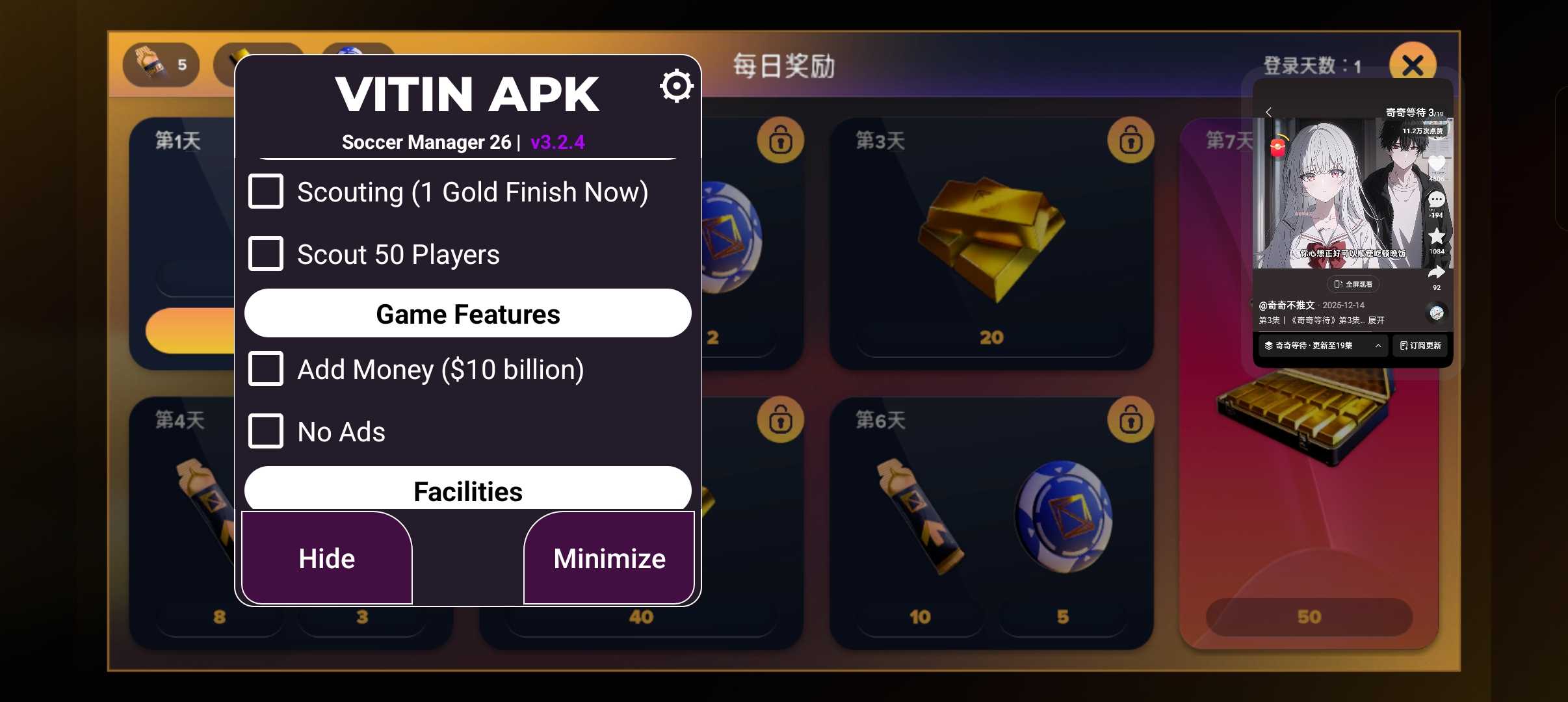Close the daily rewards window
The width and height of the screenshot is (1568, 702).
[x=1412, y=65]
